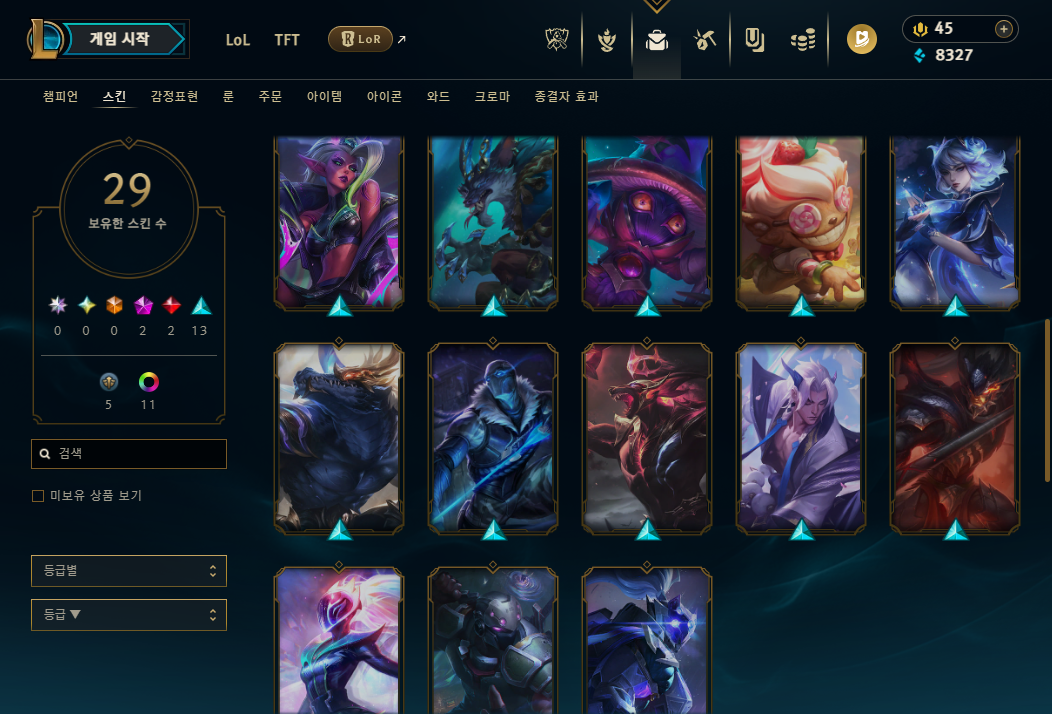Viewport: 1052px width, 714px height.
Task: Open the 등급별 grouping dropdown
Action: tap(129, 571)
